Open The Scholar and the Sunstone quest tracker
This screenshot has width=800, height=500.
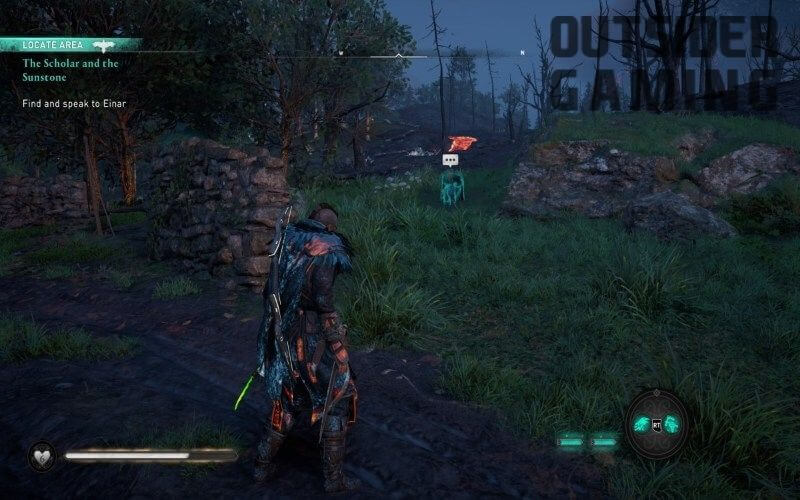[70, 68]
